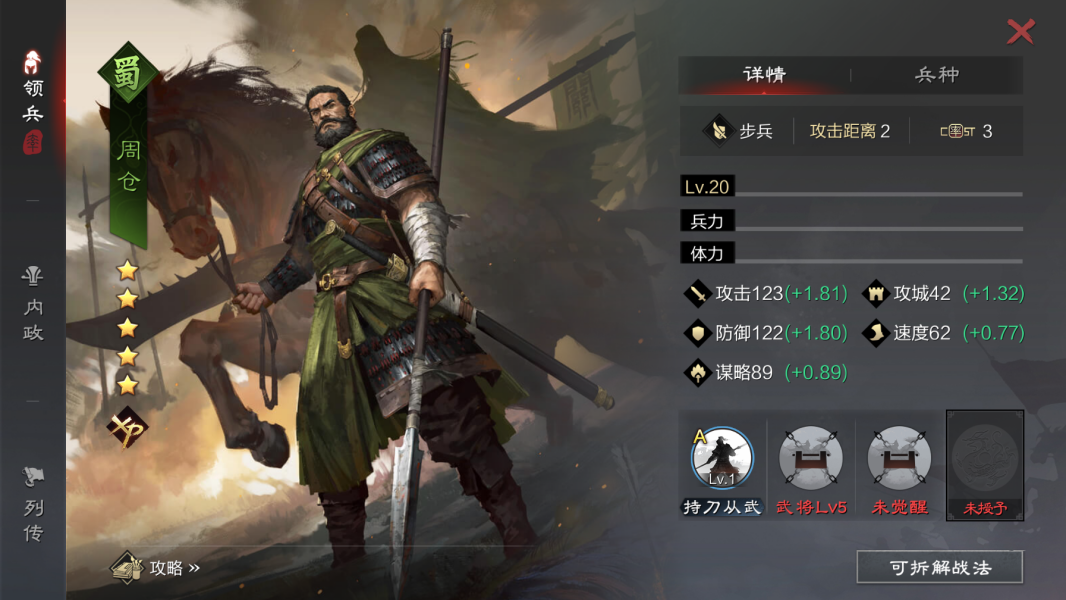
Task: Click the XP badge below the stars
Action: 128,429
